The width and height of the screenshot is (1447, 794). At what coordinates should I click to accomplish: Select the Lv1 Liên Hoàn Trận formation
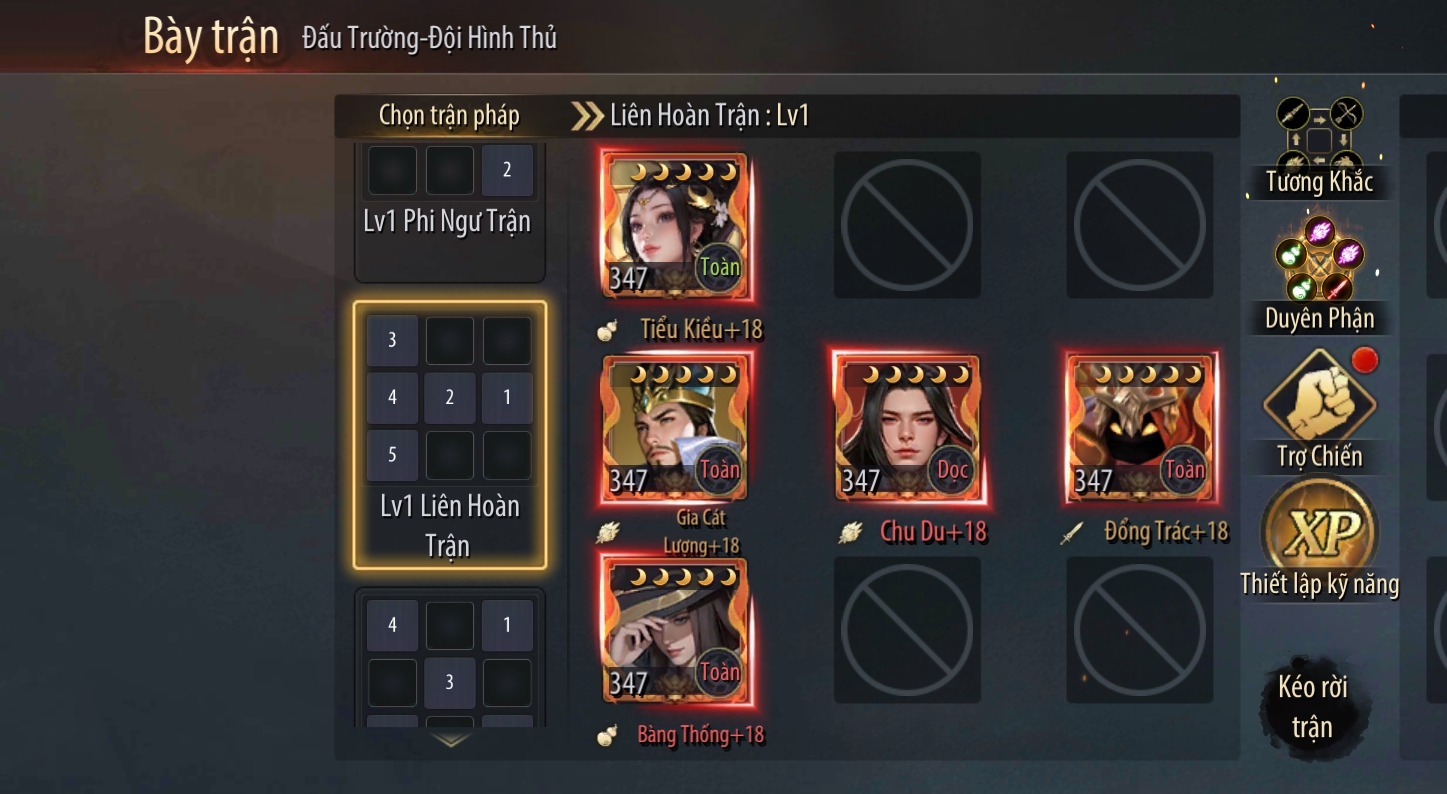click(x=449, y=435)
